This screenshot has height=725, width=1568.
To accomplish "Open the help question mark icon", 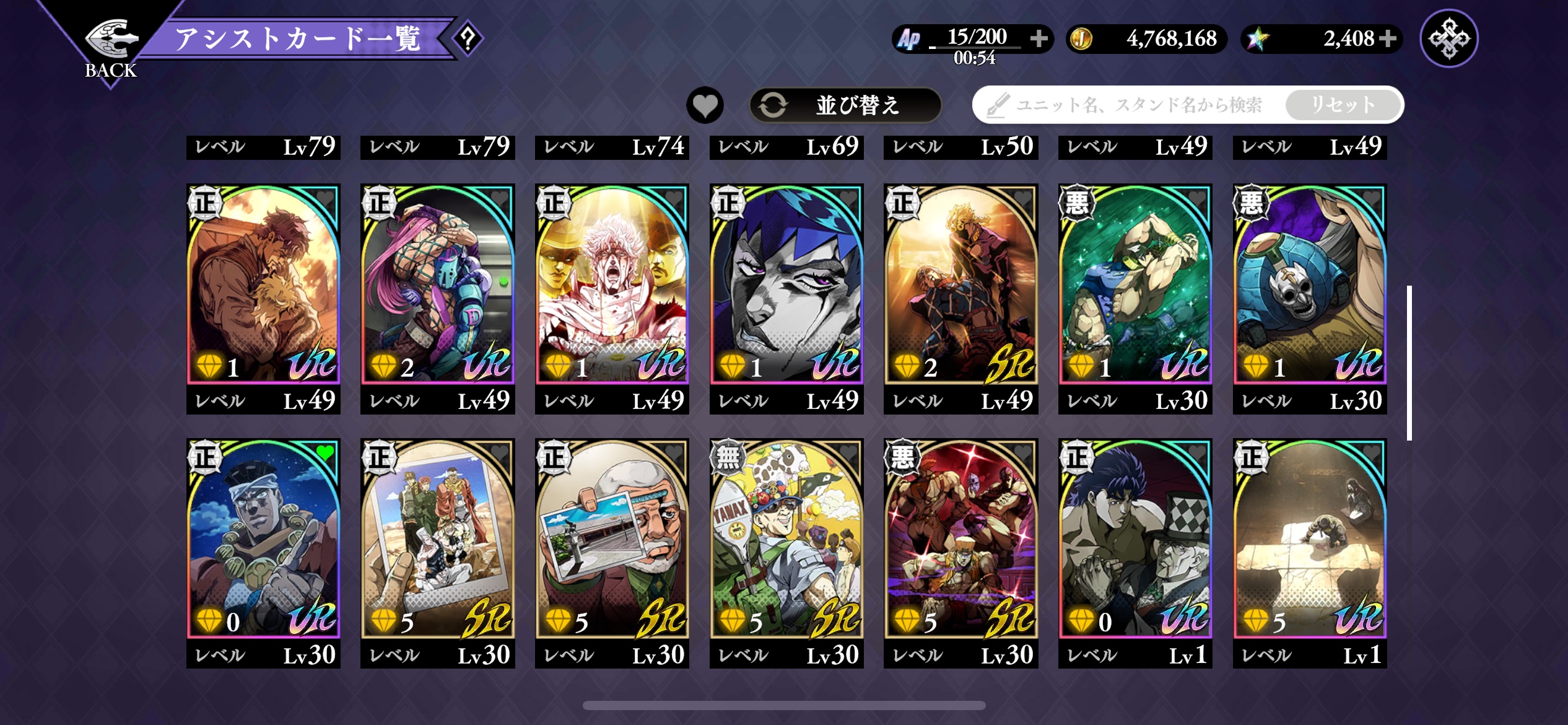I will 468,39.
